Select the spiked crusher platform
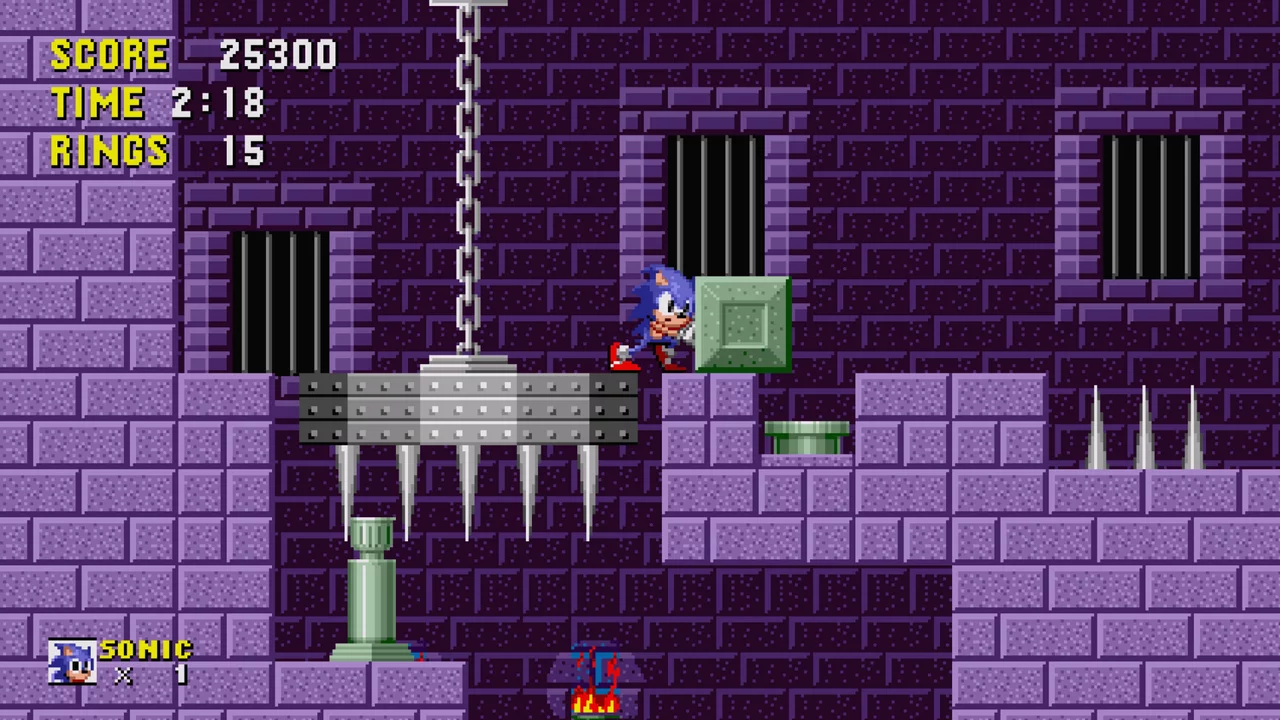 pos(468,410)
